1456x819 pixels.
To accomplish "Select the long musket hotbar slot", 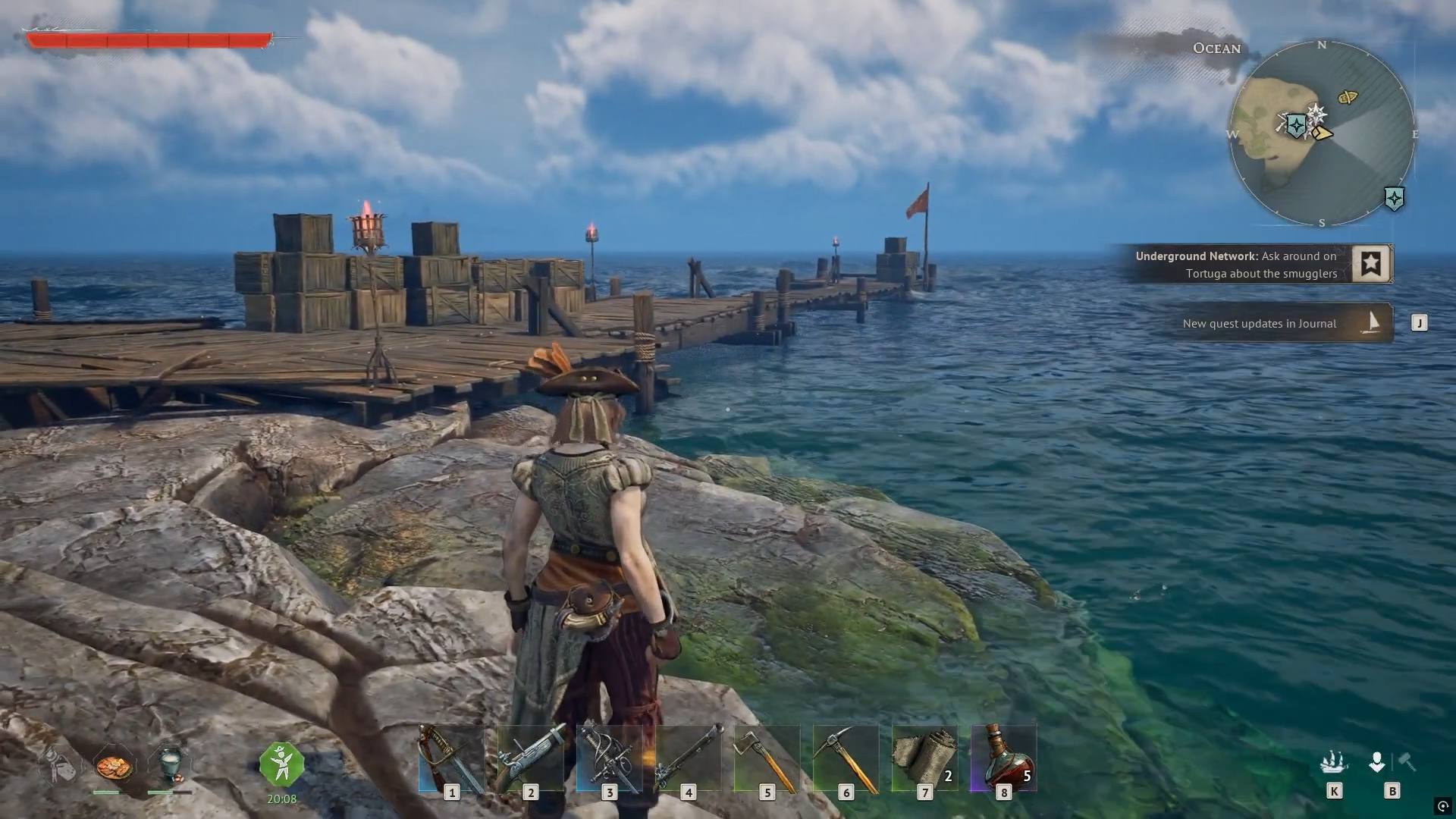I will pyautogui.click(x=688, y=759).
